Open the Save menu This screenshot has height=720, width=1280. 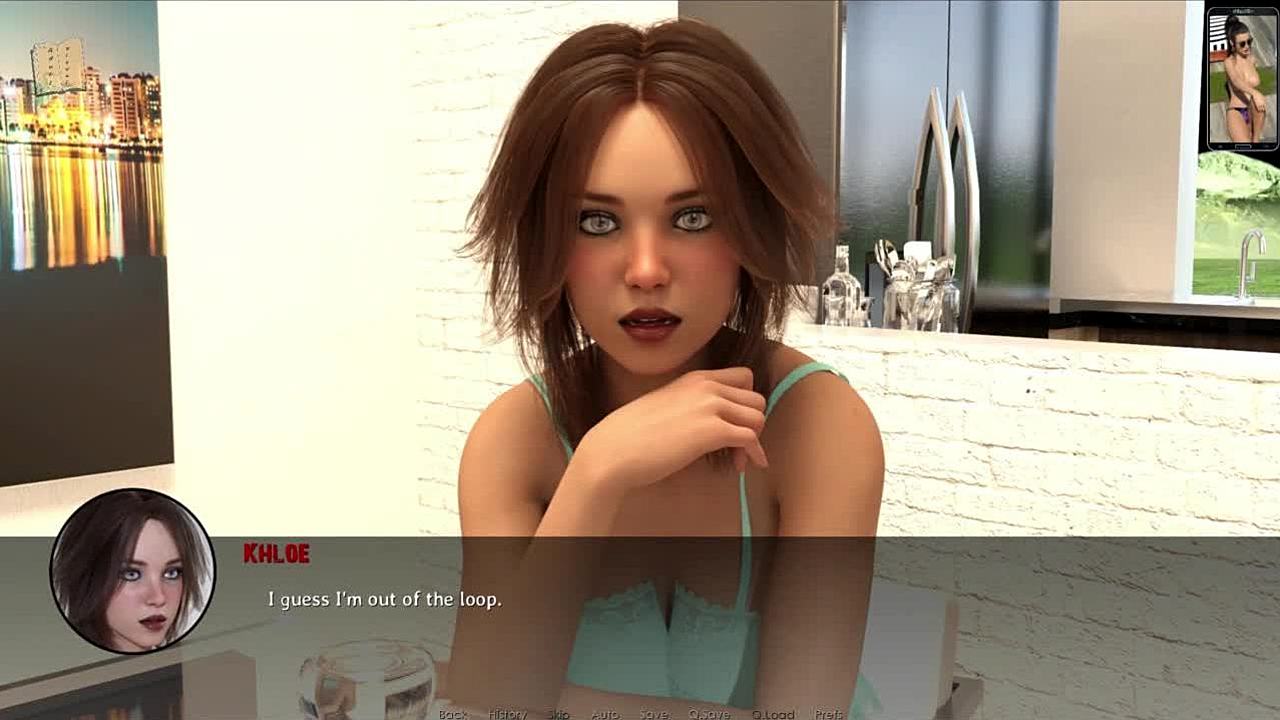654,714
